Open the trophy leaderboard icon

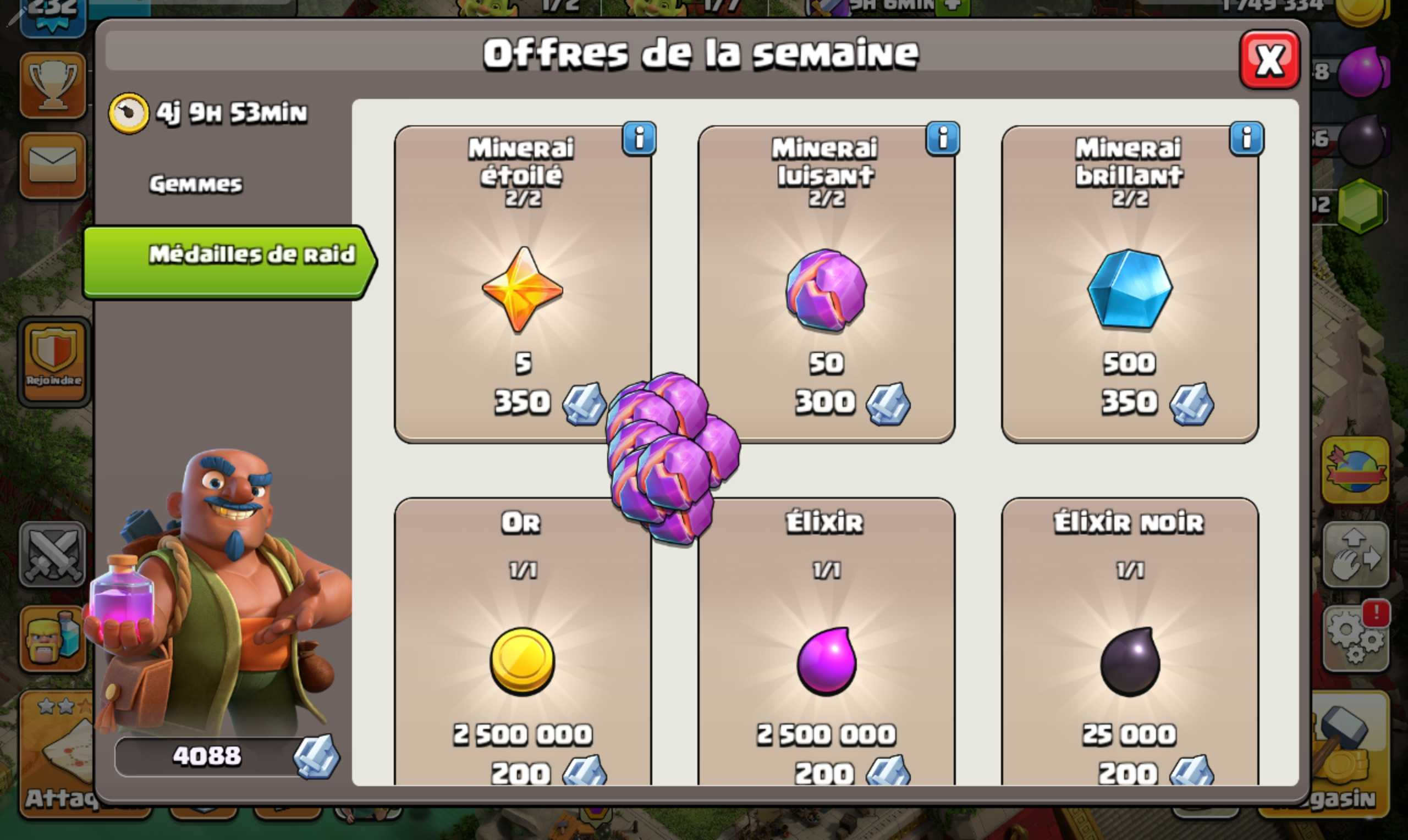(x=52, y=84)
